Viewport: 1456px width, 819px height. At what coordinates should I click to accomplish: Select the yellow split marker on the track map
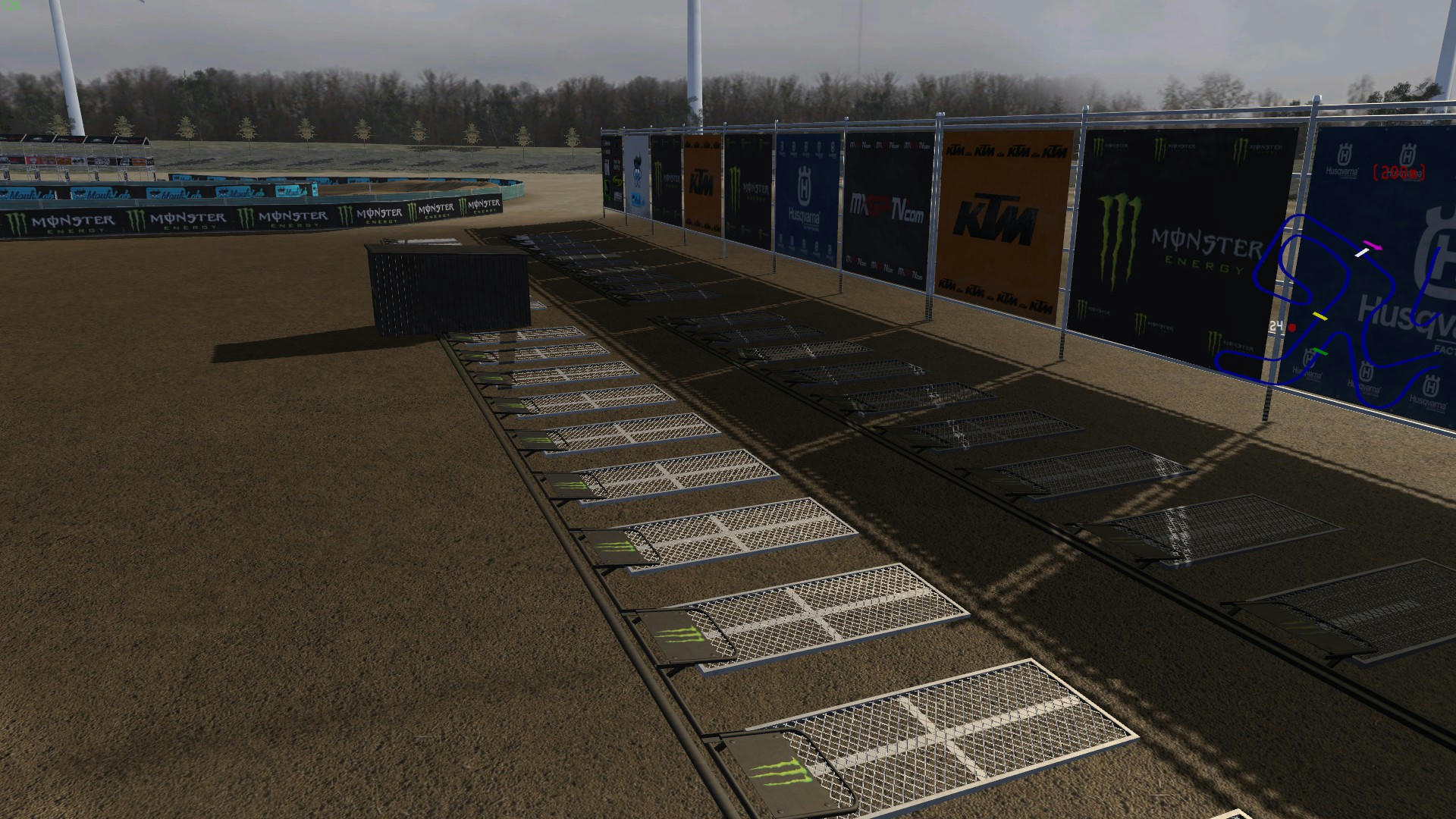click(x=1320, y=315)
